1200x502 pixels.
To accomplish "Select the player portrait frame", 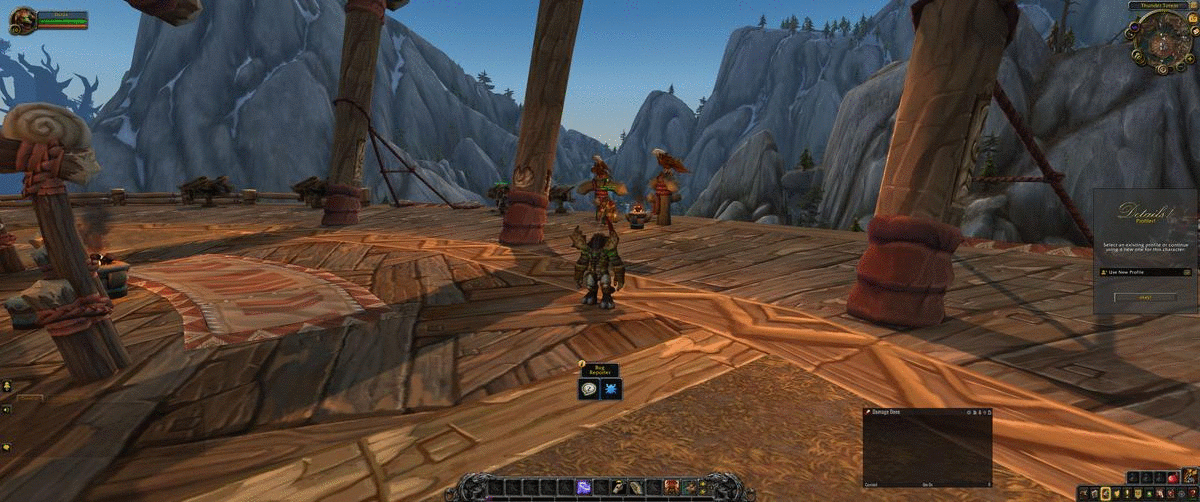I will point(24,20).
